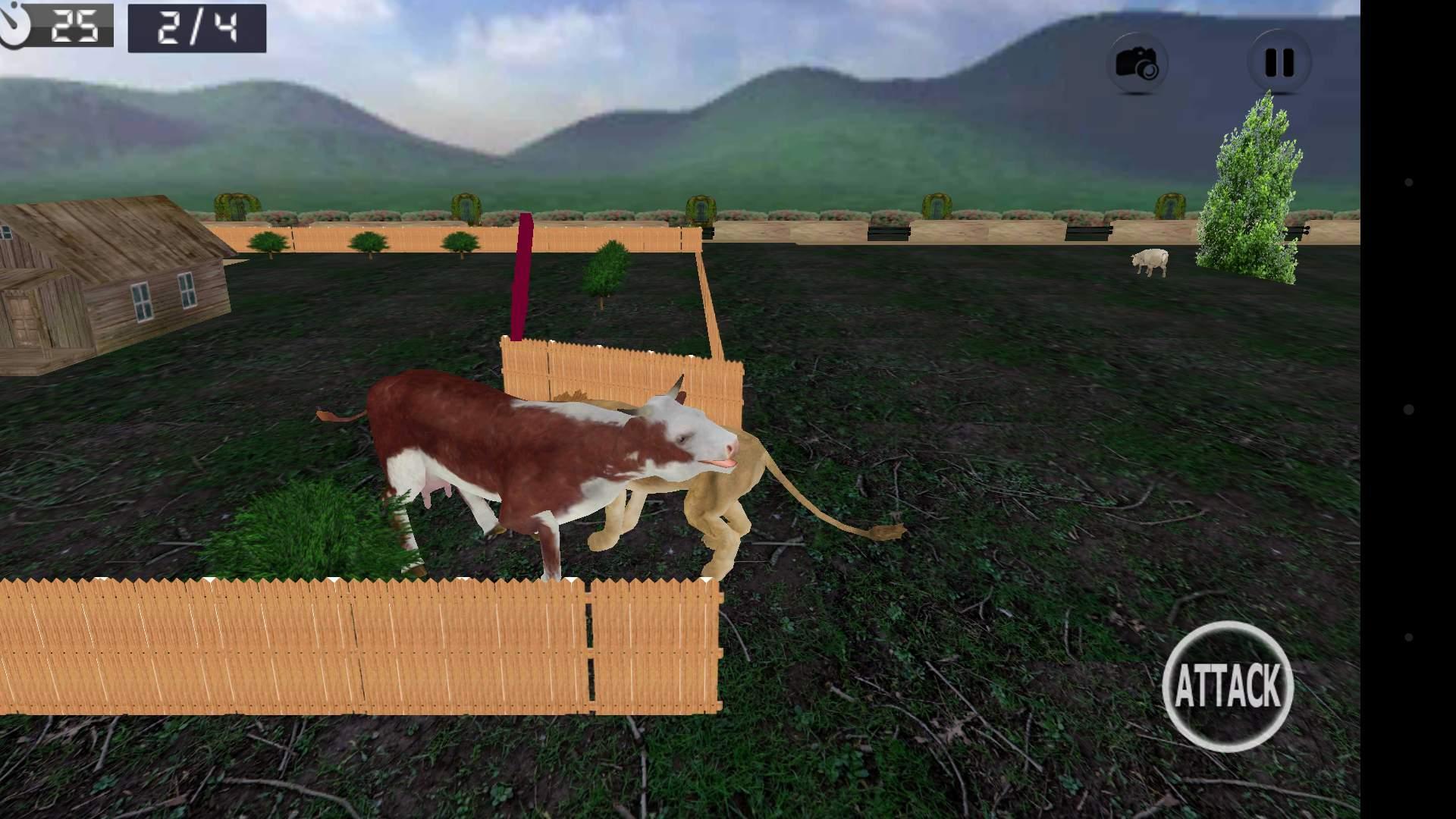
Task: Pause the game using the pause icon
Action: click(1278, 61)
